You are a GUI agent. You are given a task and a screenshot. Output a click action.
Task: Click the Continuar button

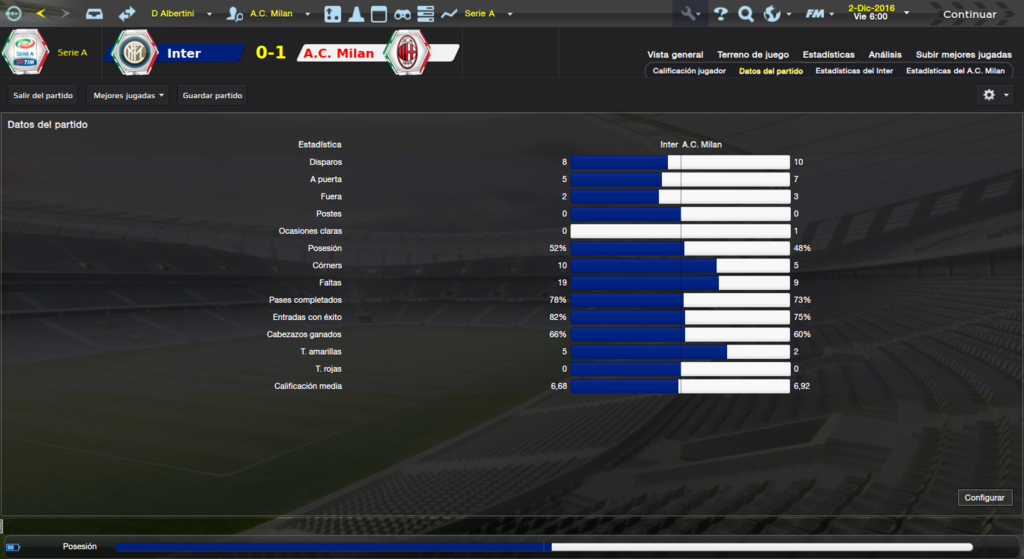[968, 14]
